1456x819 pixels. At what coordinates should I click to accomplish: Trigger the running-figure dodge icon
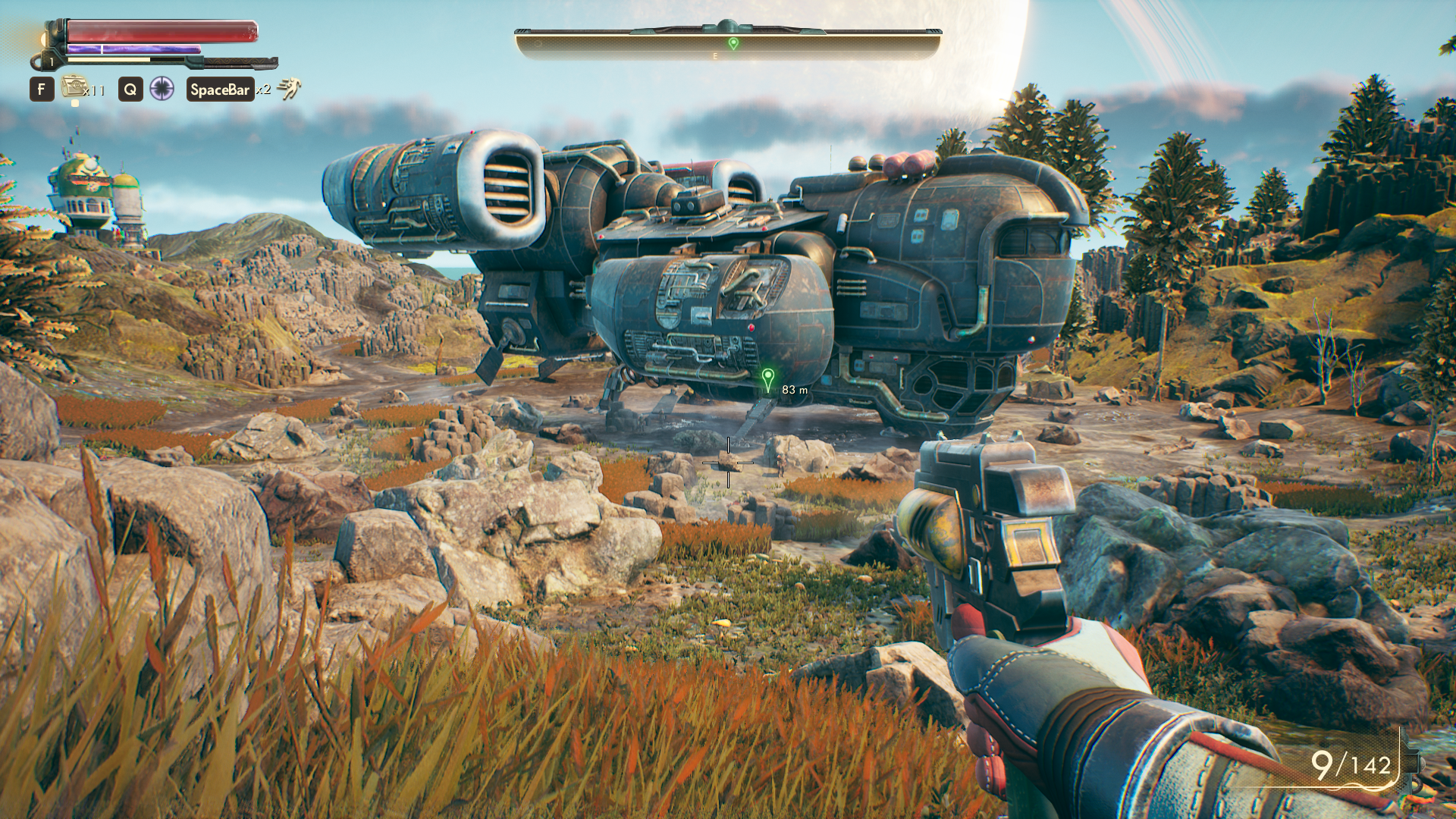point(289,89)
